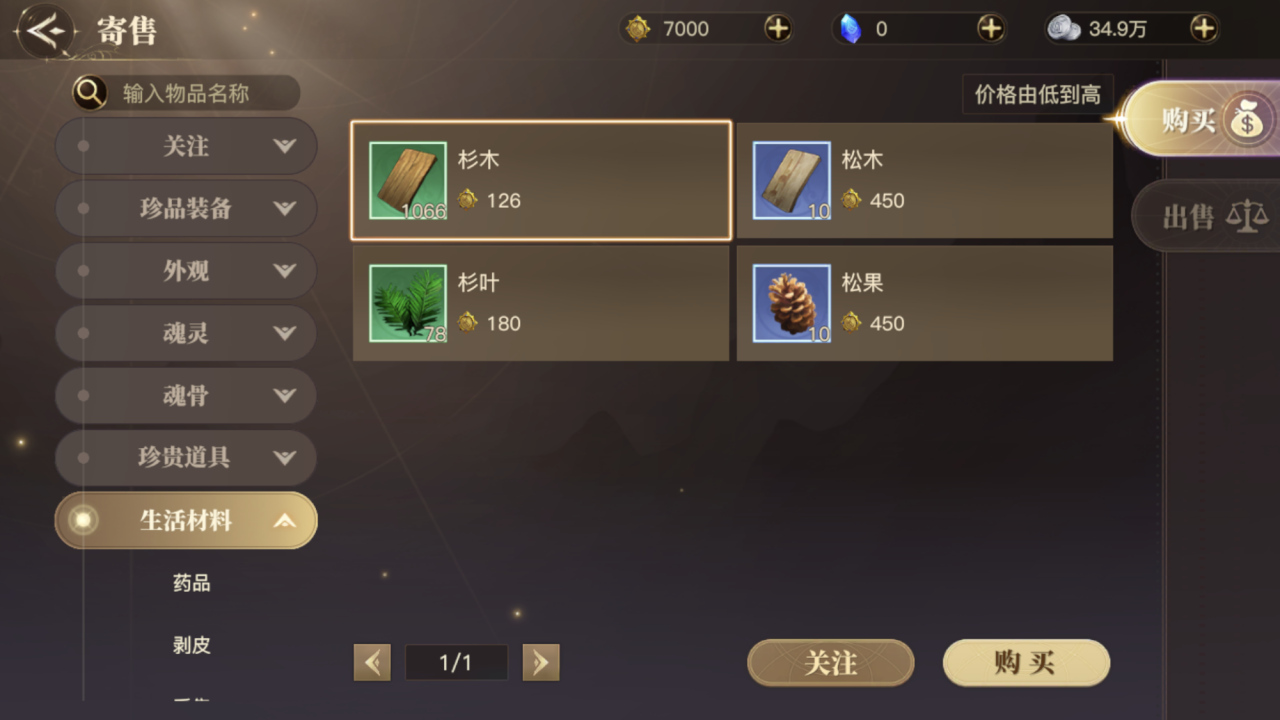This screenshot has width=1280, height=720.
Task: Click the previous page arrow icon
Action: click(x=372, y=662)
